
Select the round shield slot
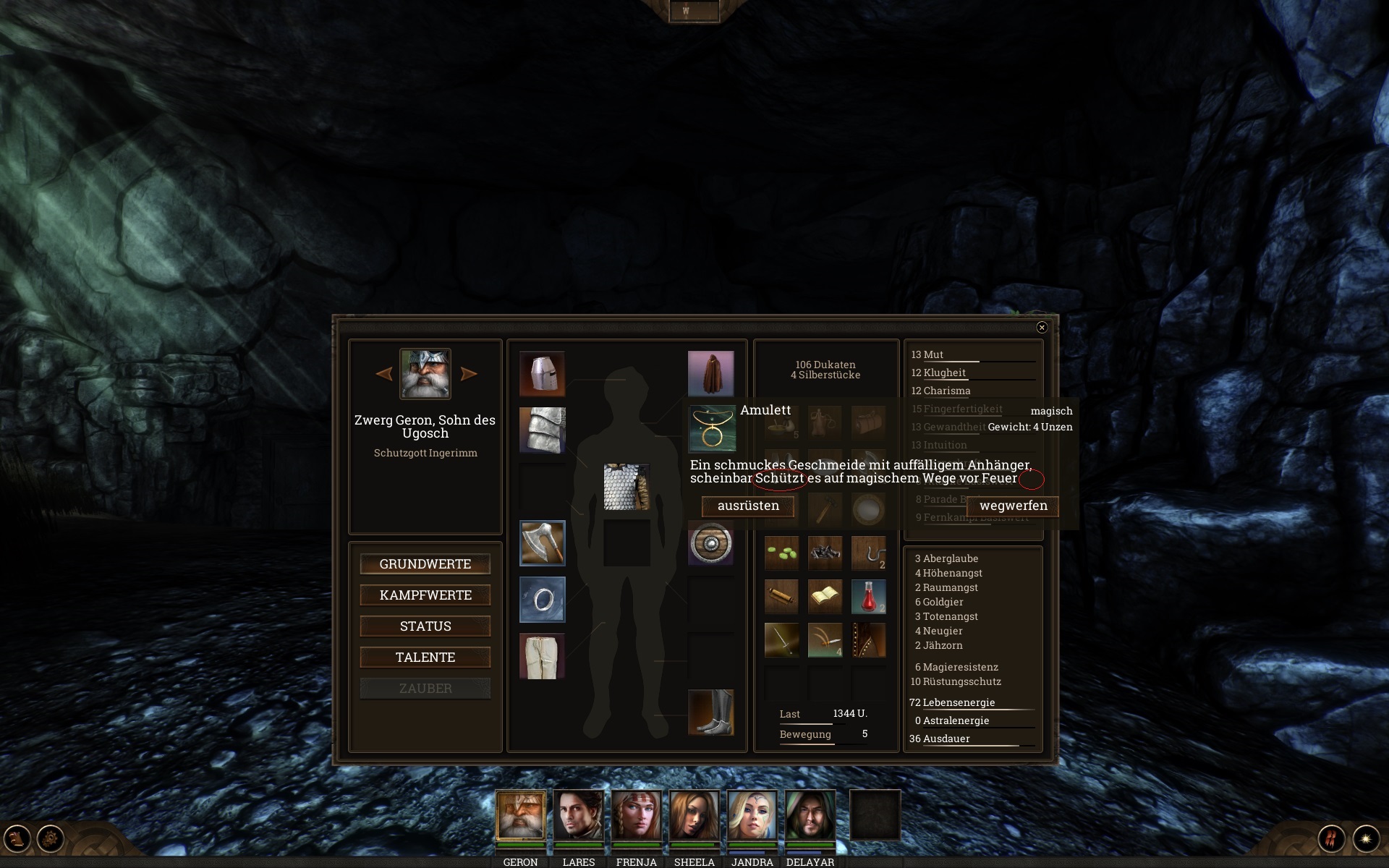[x=710, y=543]
